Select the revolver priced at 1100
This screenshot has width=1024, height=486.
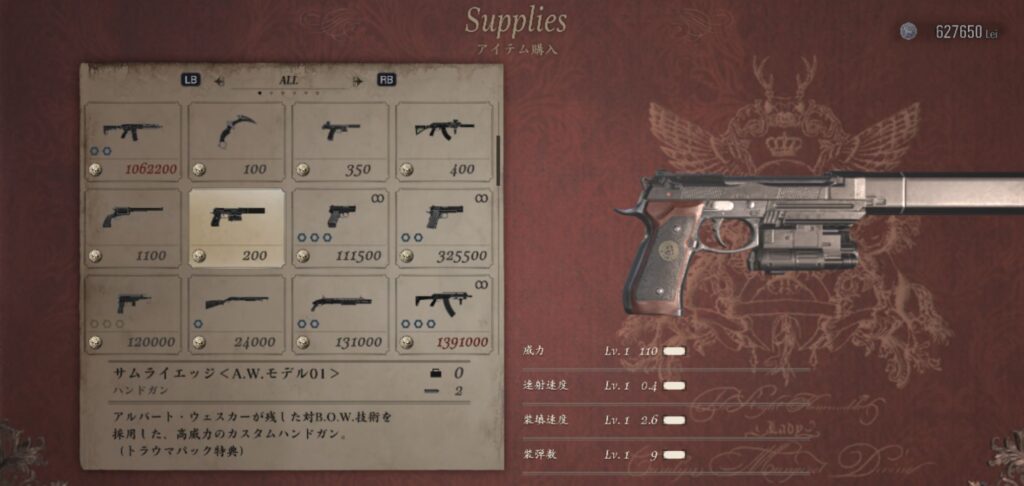click(x=133, y=228)
